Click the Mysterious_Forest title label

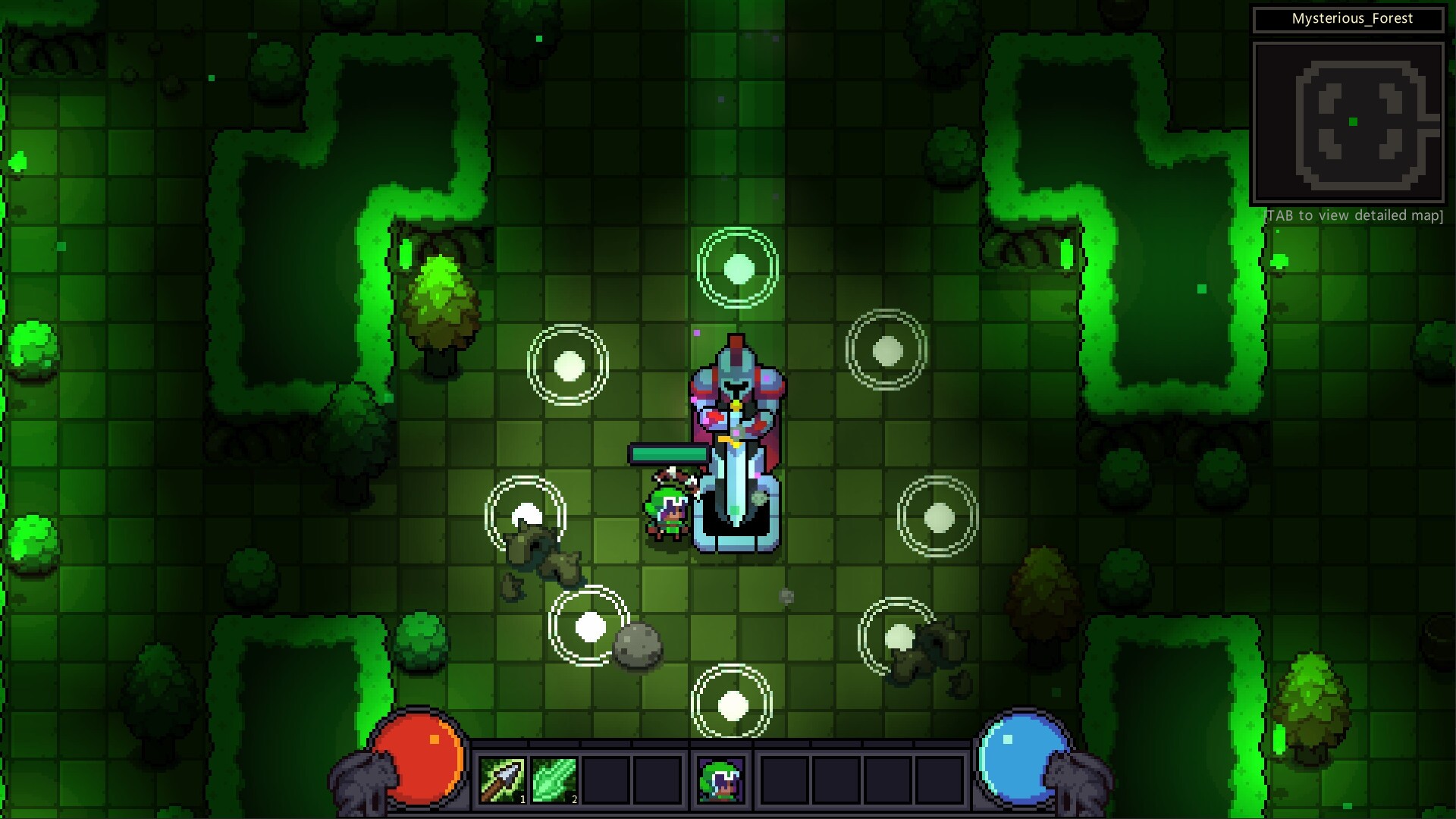[1352, 20]
